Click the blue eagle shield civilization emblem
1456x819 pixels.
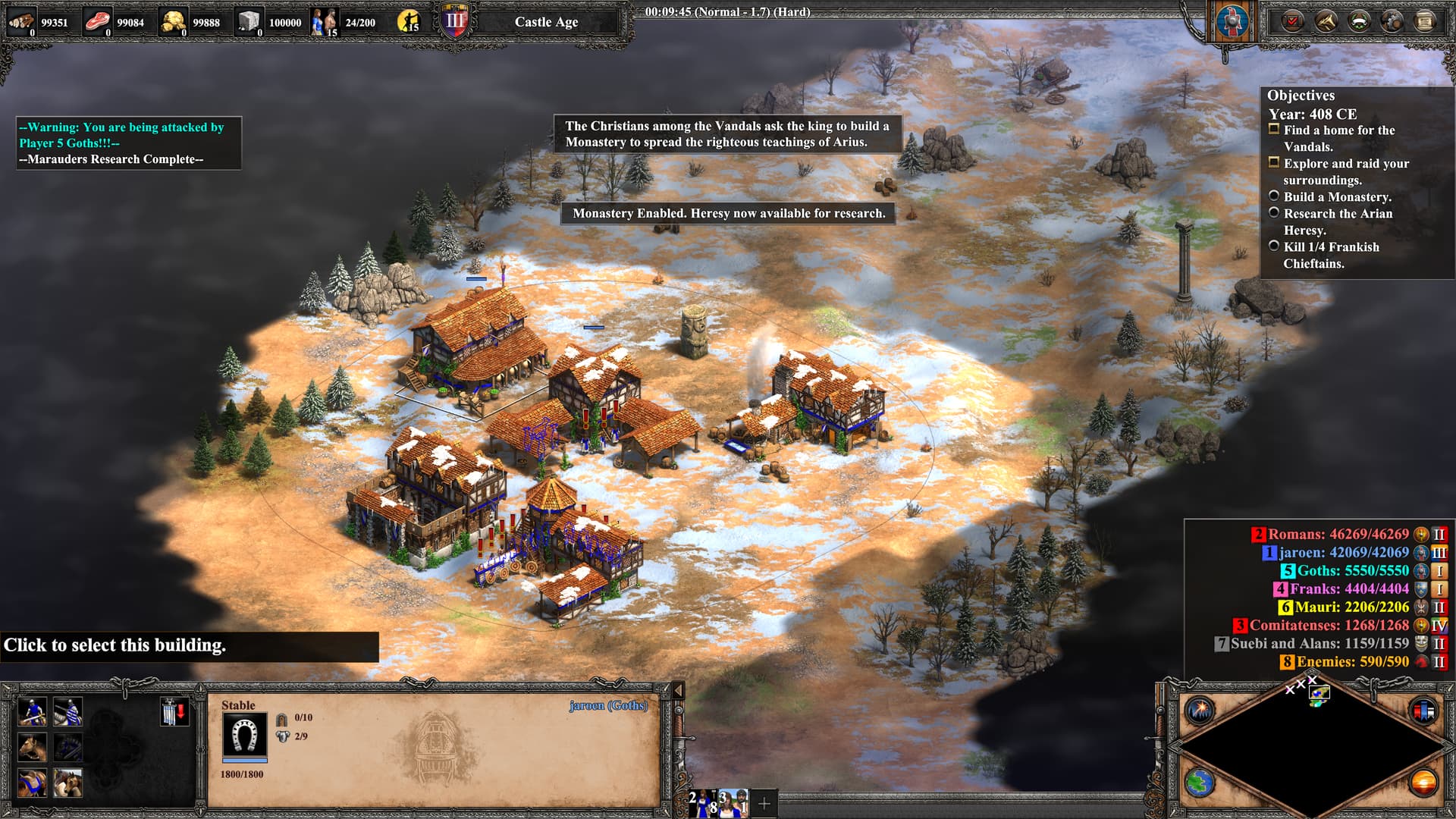pos(1232,21)
